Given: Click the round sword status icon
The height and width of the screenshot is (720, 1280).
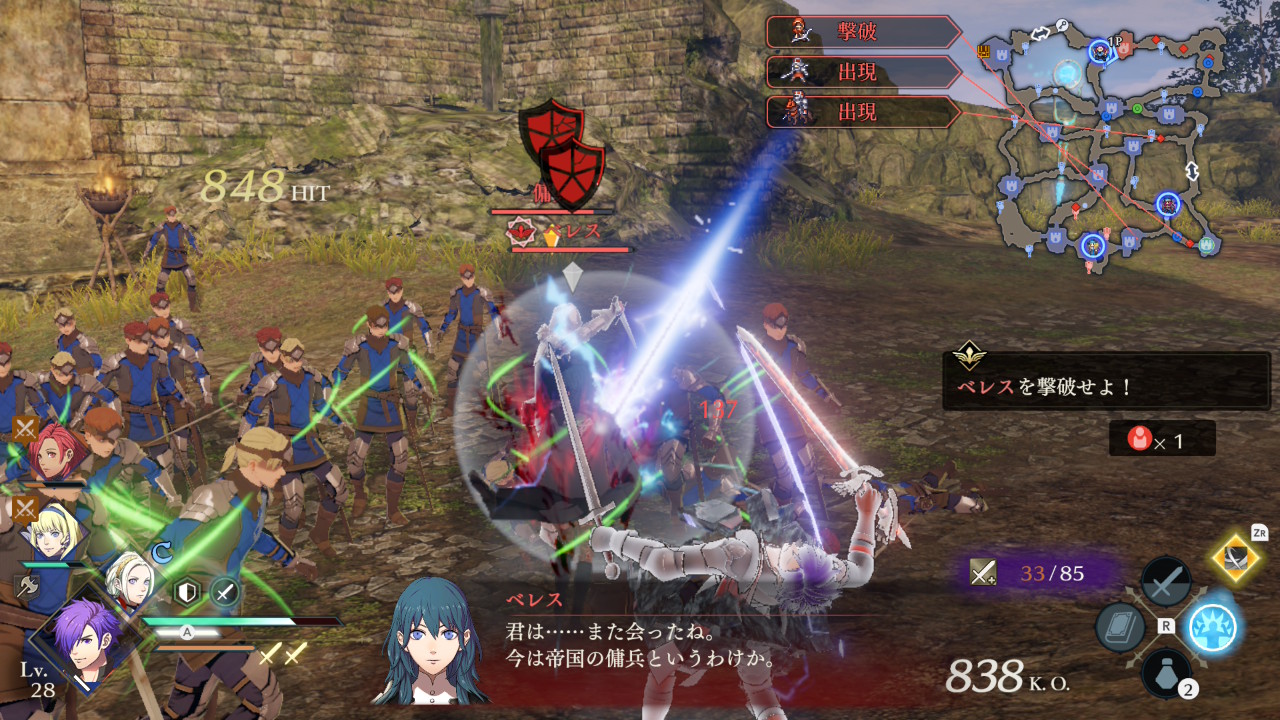Looking at the screenshot, I should (225, 593).
